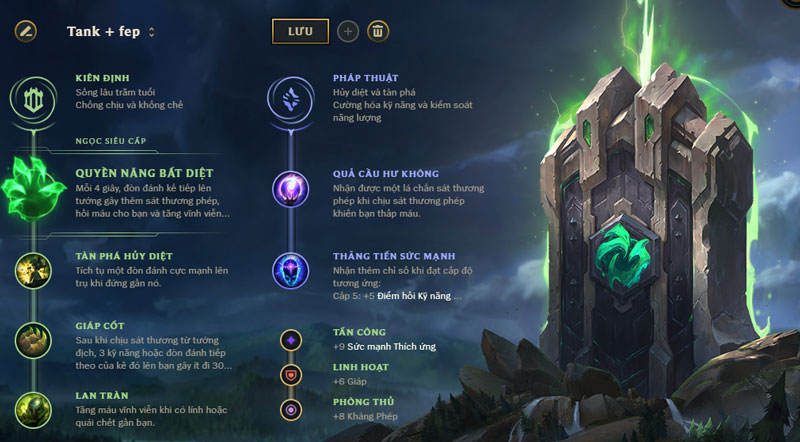This screenshot has height=442, width=800.
Task: Add a new rune page with plus button
Action: [x=348, y=31]
